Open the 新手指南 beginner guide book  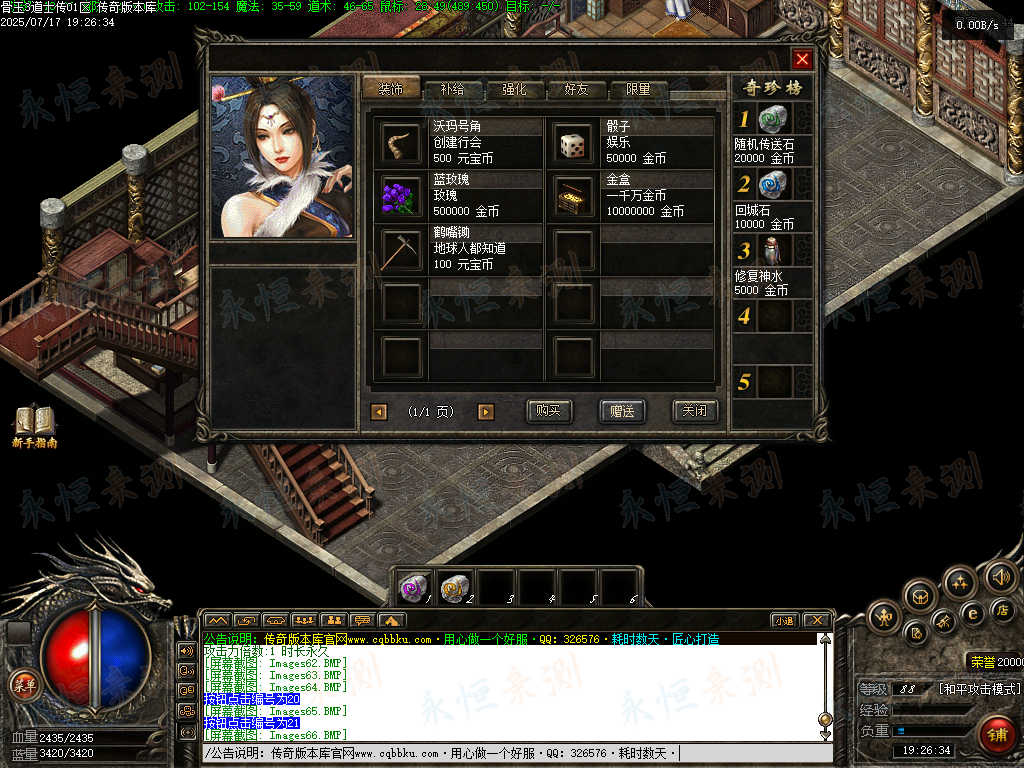[x=34, y=423]
